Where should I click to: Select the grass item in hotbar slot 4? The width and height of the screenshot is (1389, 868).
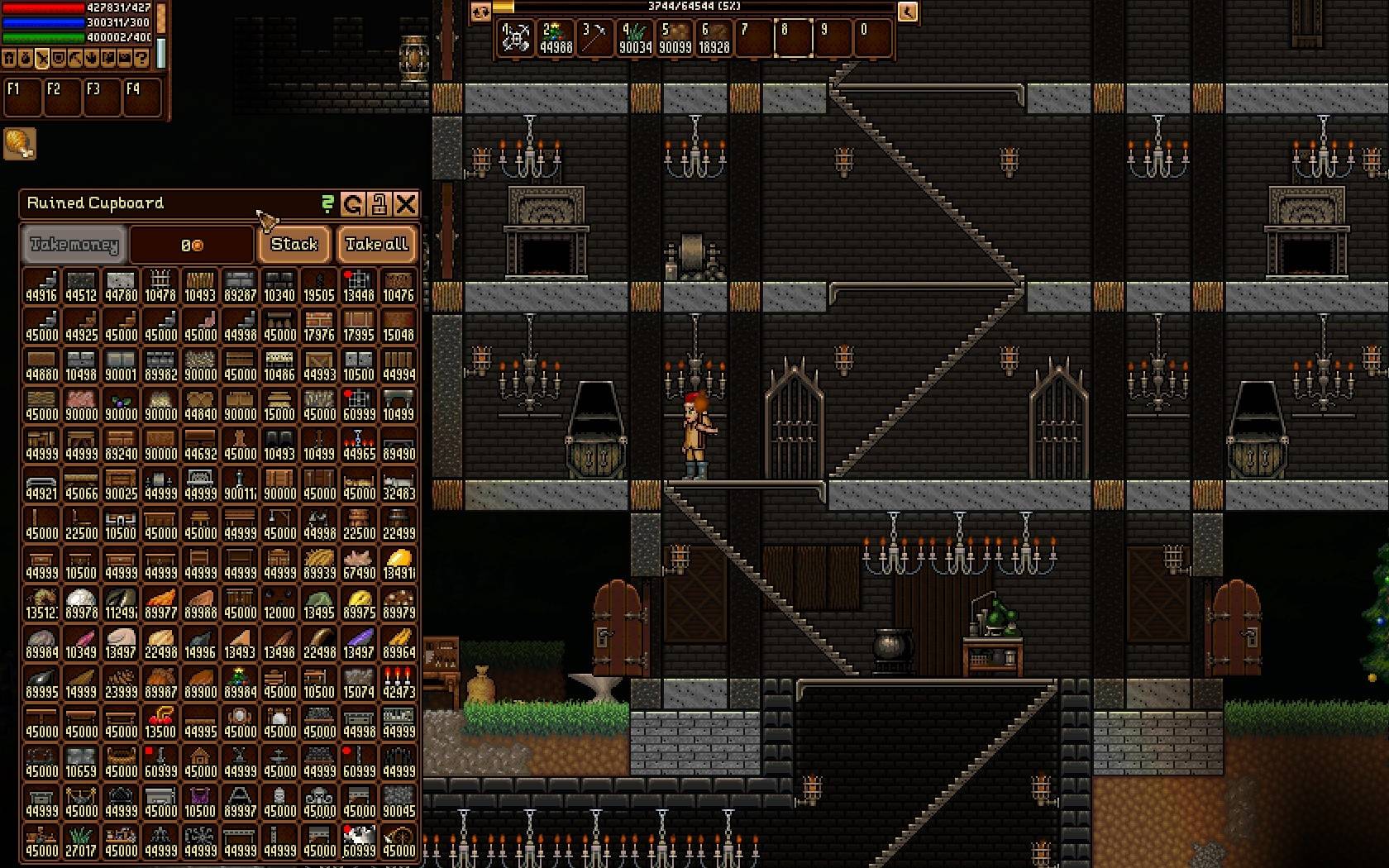(635, 38)
